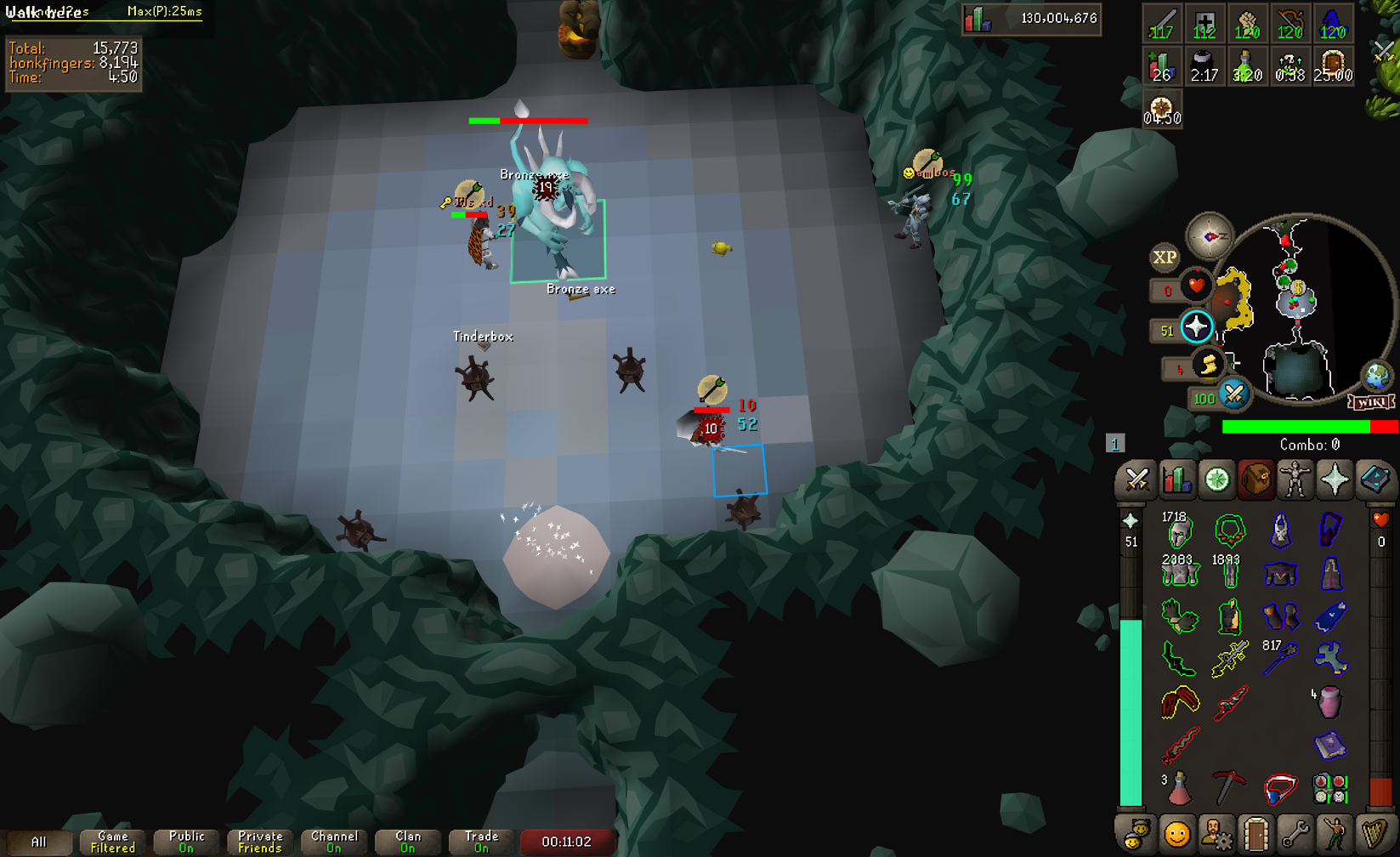Open the Logout door tab
The height and width of the screenshot is (857, 1400).
coord(1255,834)
